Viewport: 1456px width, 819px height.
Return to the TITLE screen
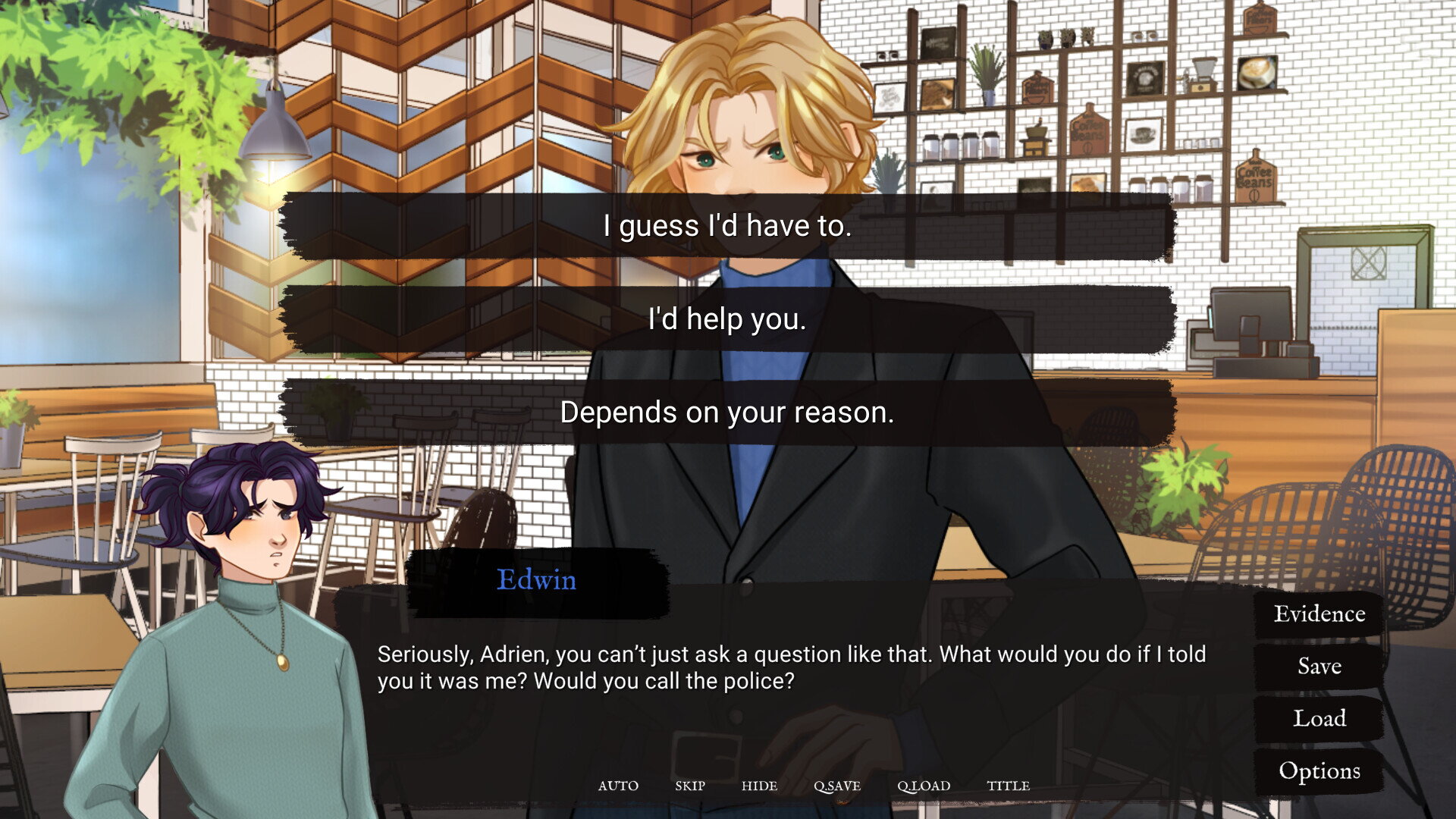[x=1008, y=786]
